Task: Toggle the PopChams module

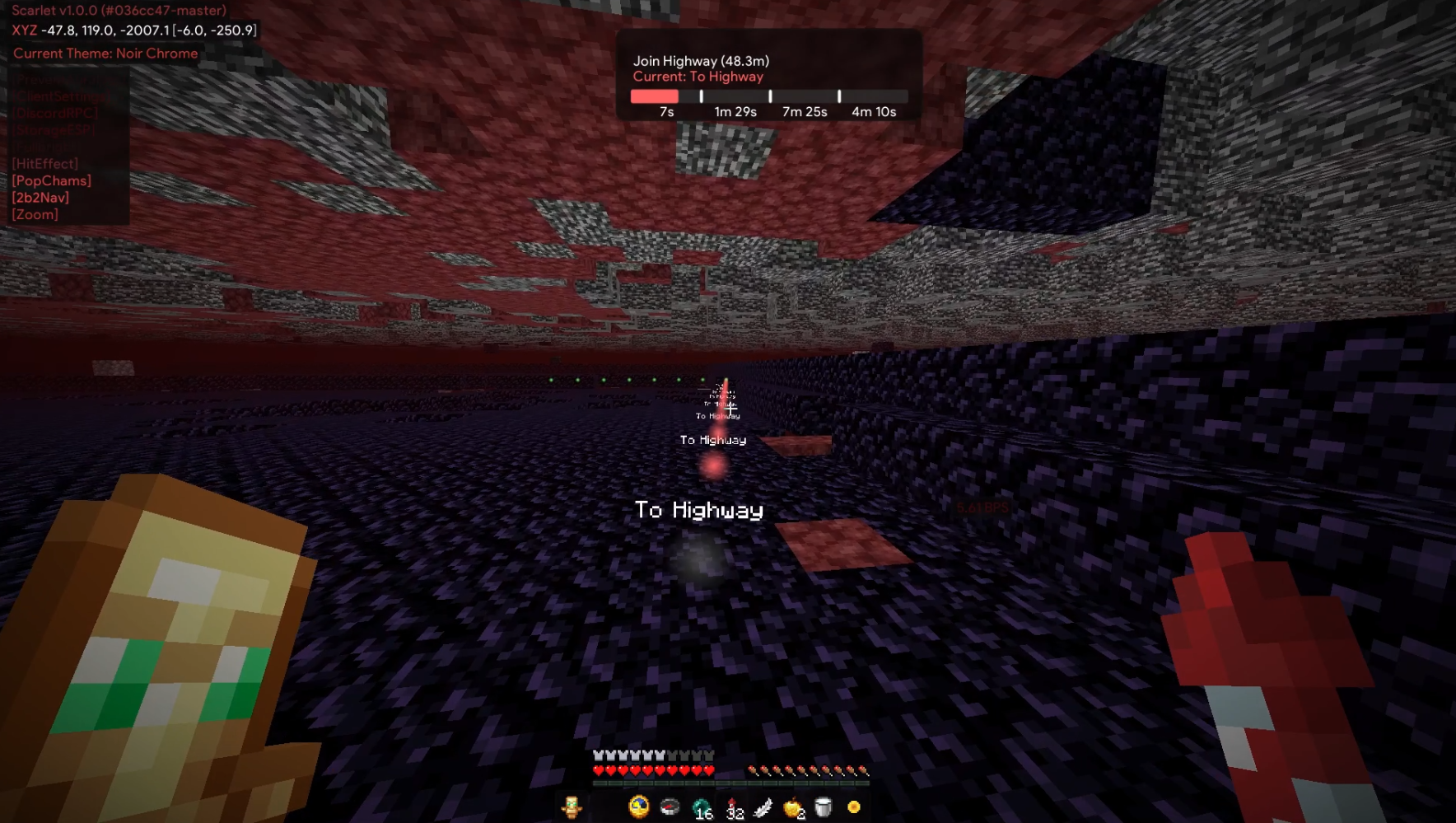Action: [51, 180]
